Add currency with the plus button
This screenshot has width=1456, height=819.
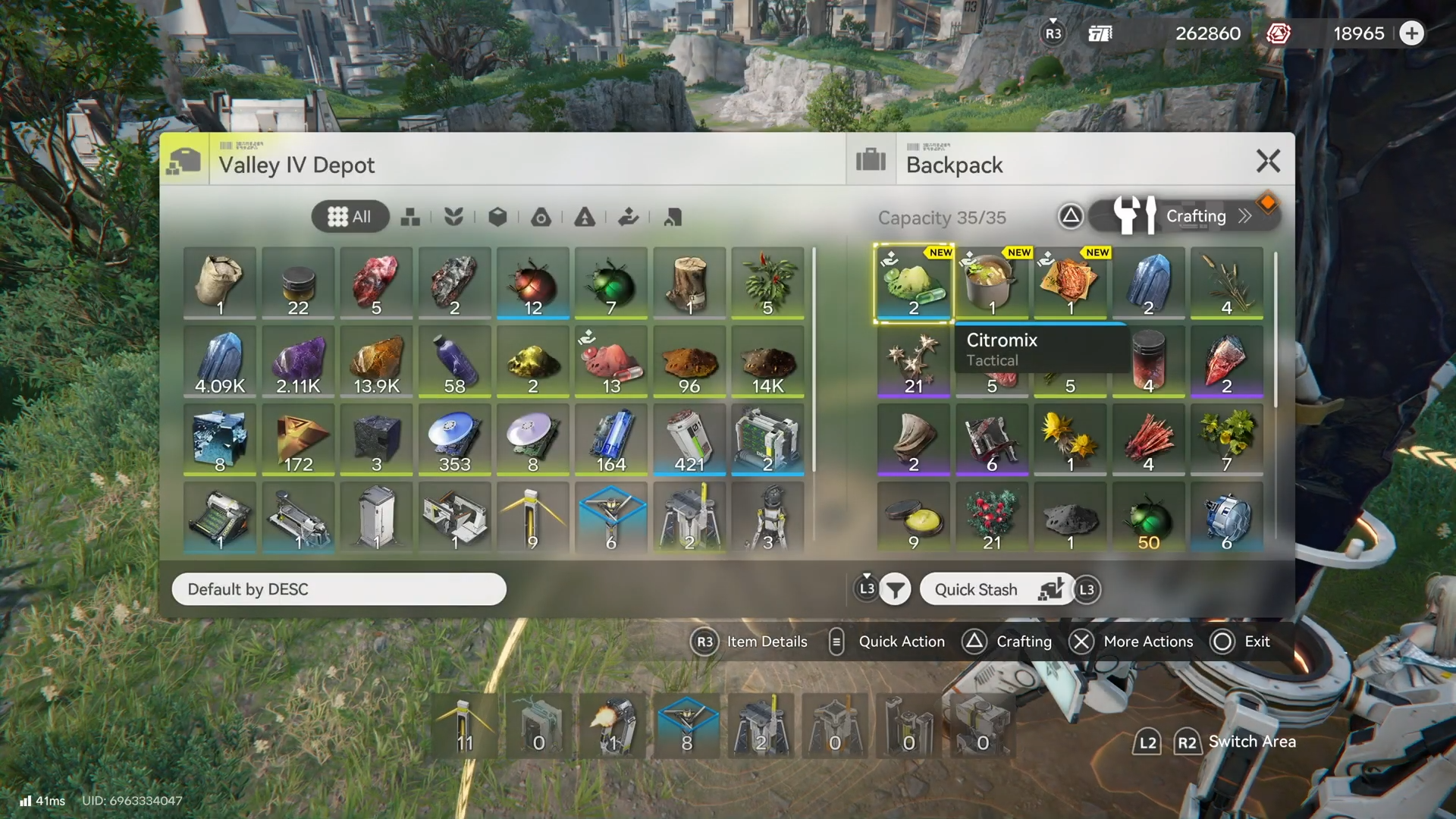[1411, 33]
